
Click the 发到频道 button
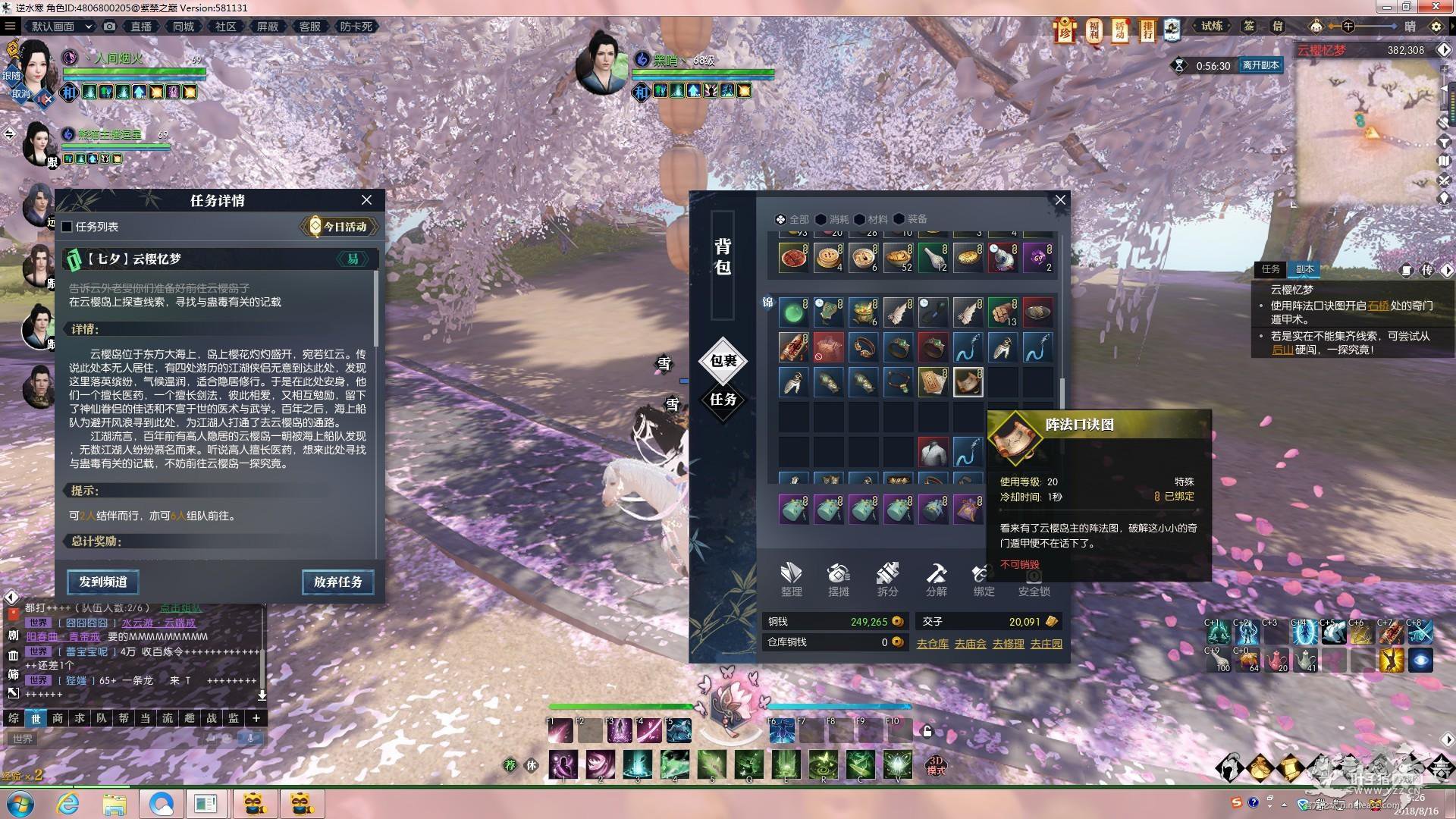coord(102,582)
